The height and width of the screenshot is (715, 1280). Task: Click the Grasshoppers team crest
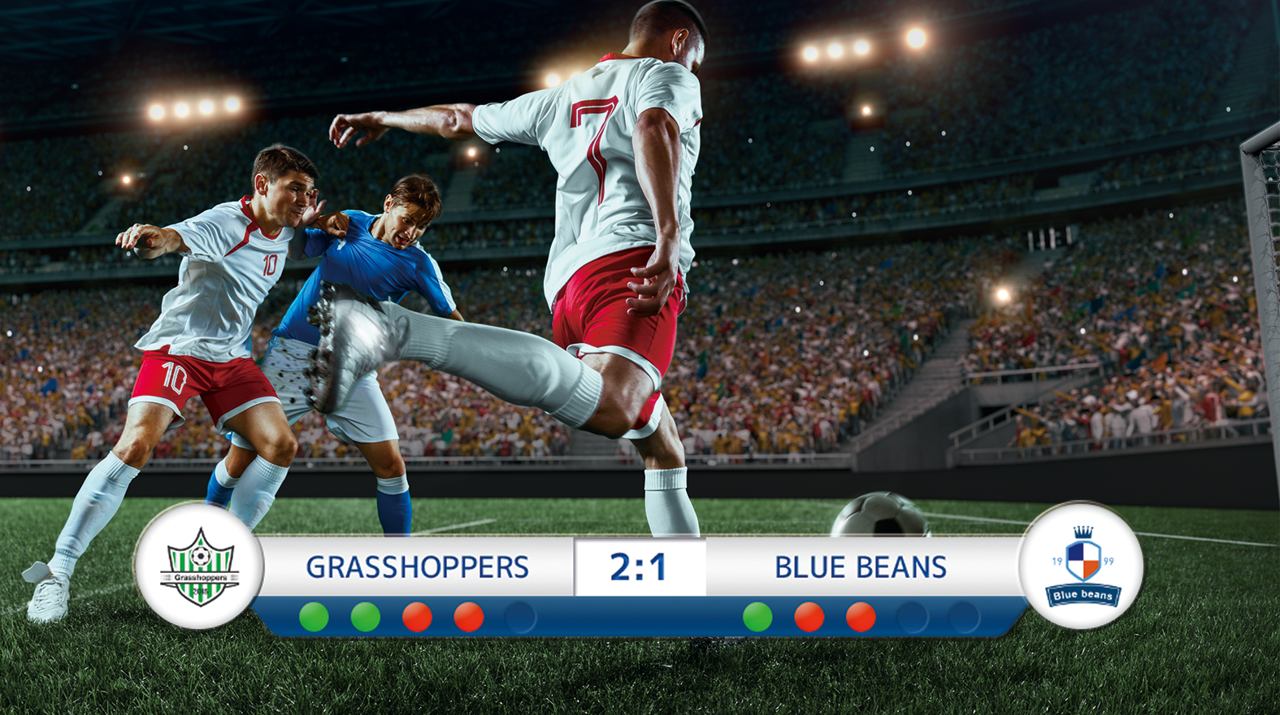199,566
